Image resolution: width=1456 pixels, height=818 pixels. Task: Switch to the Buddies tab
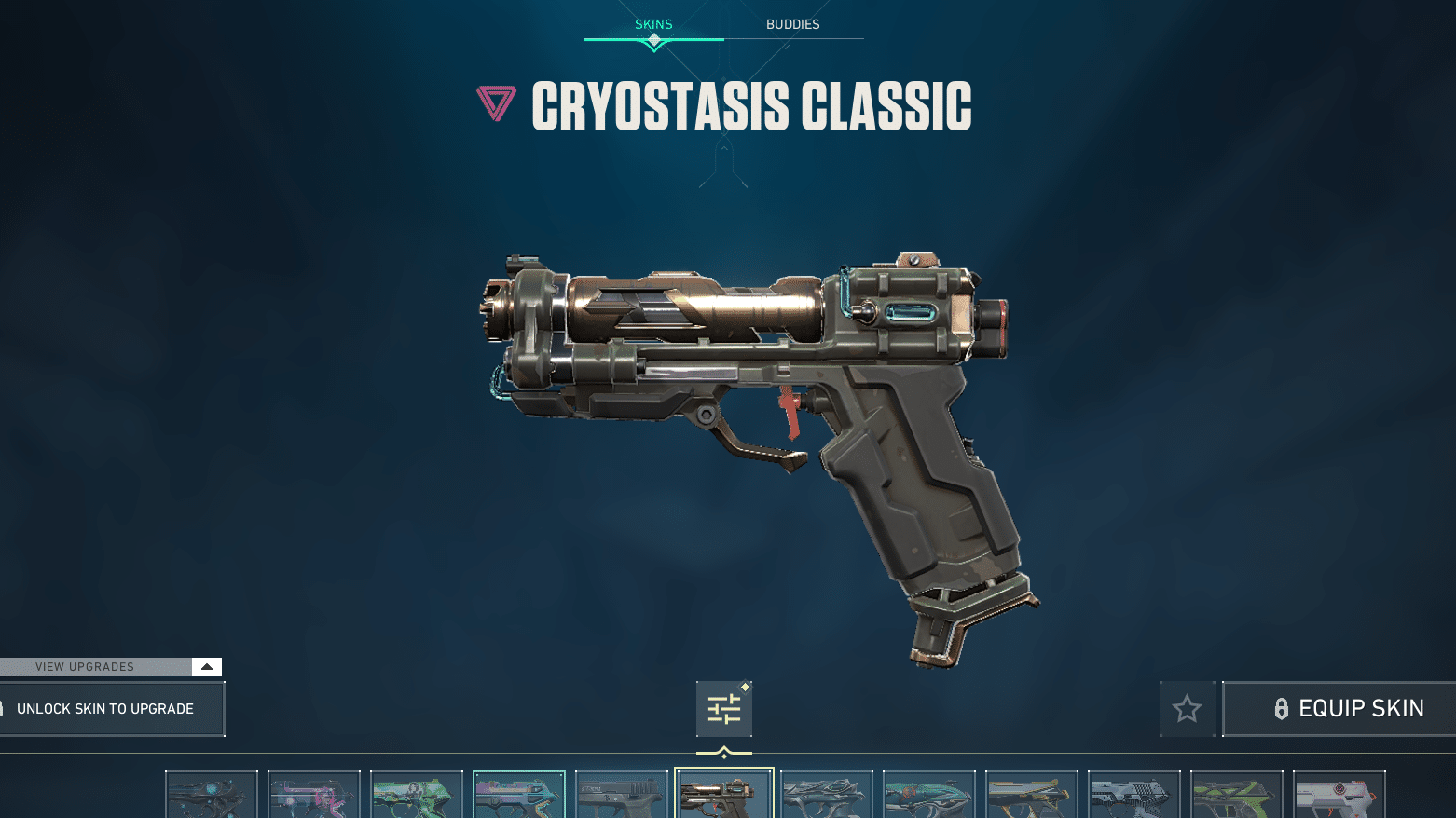click(x=792, y=24)
